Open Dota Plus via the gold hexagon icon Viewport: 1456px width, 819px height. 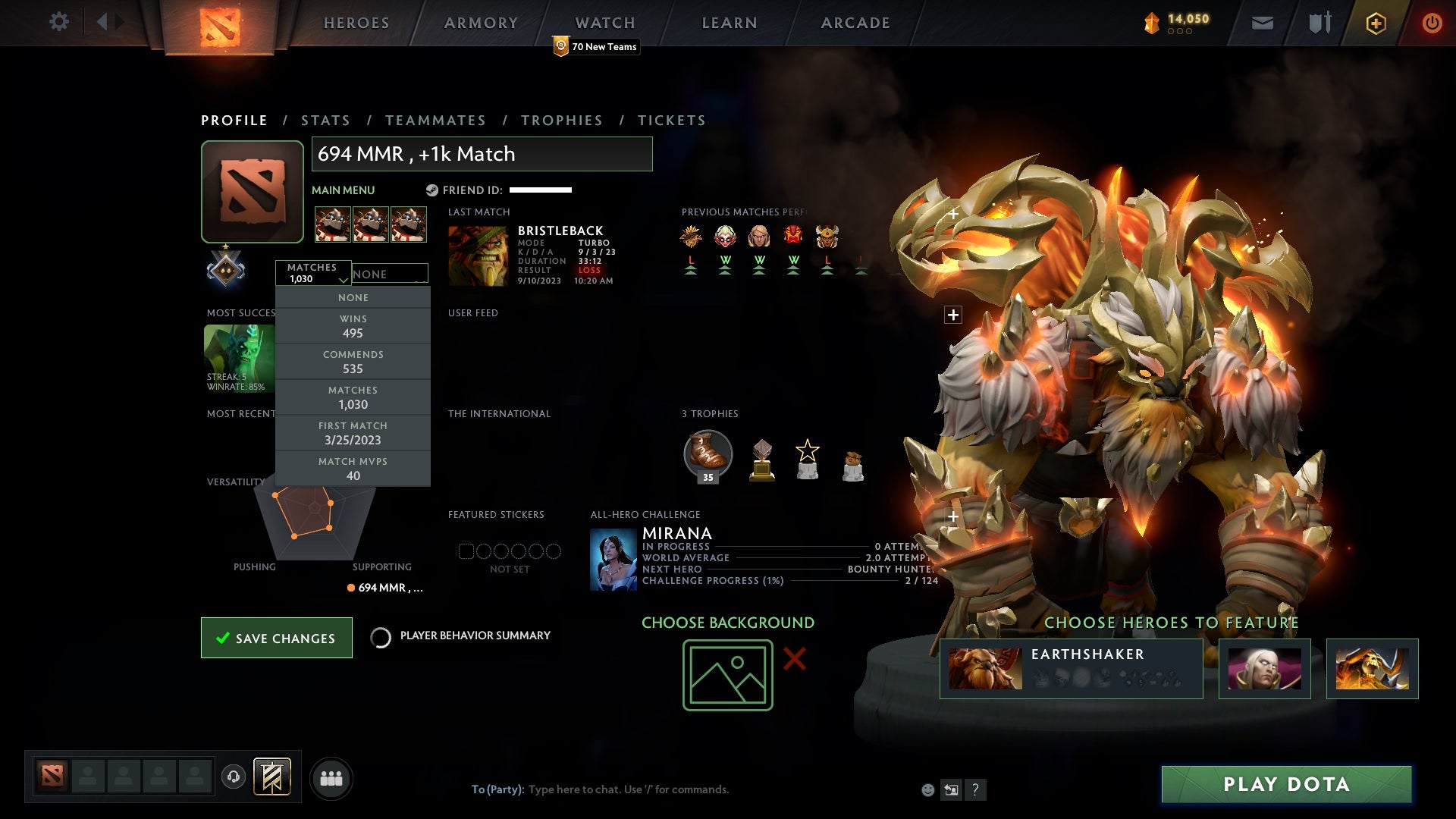coord(1375,23)
